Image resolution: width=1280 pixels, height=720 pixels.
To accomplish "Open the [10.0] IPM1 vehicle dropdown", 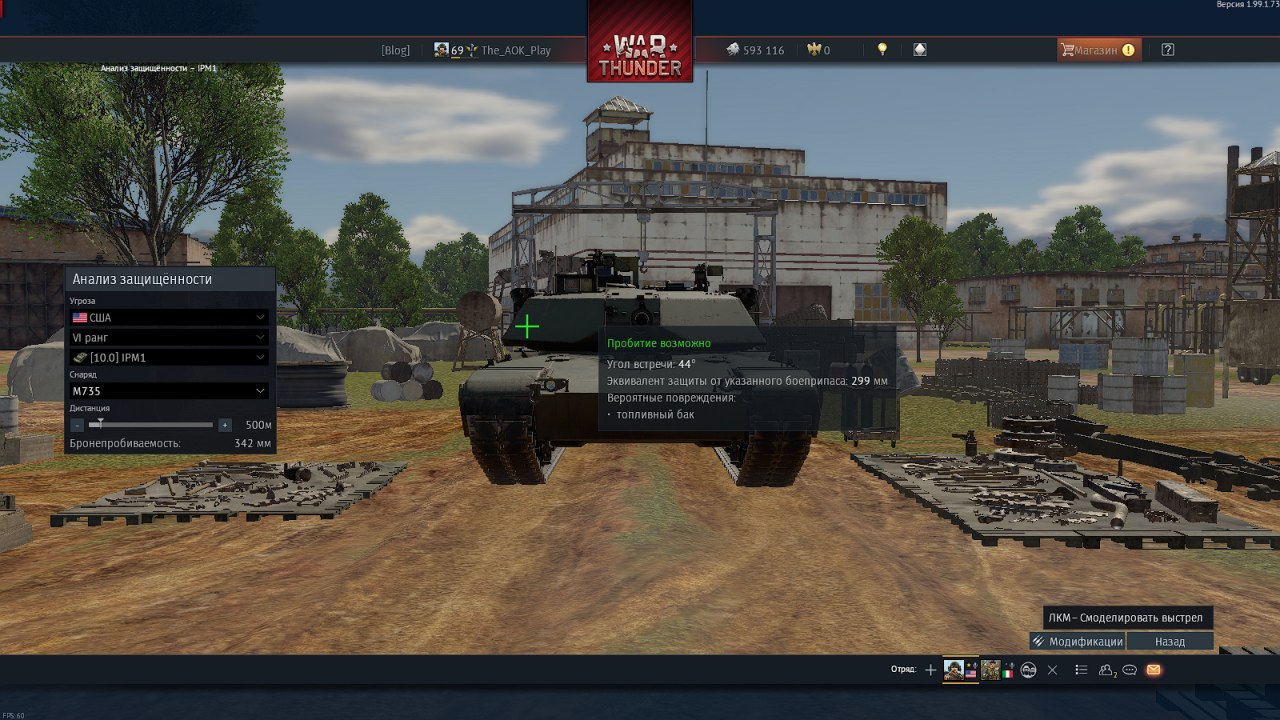I will [169, 357].
